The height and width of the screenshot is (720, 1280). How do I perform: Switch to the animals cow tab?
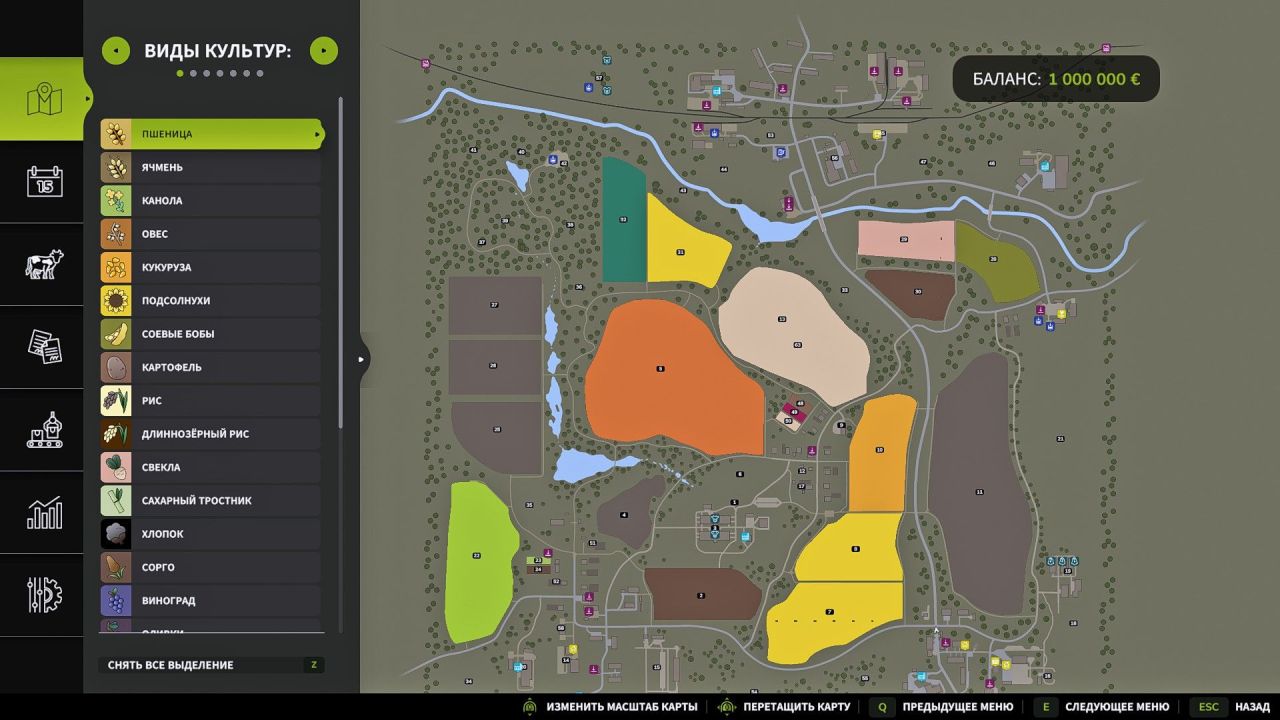pyautogui.click(x=44, y=265)
